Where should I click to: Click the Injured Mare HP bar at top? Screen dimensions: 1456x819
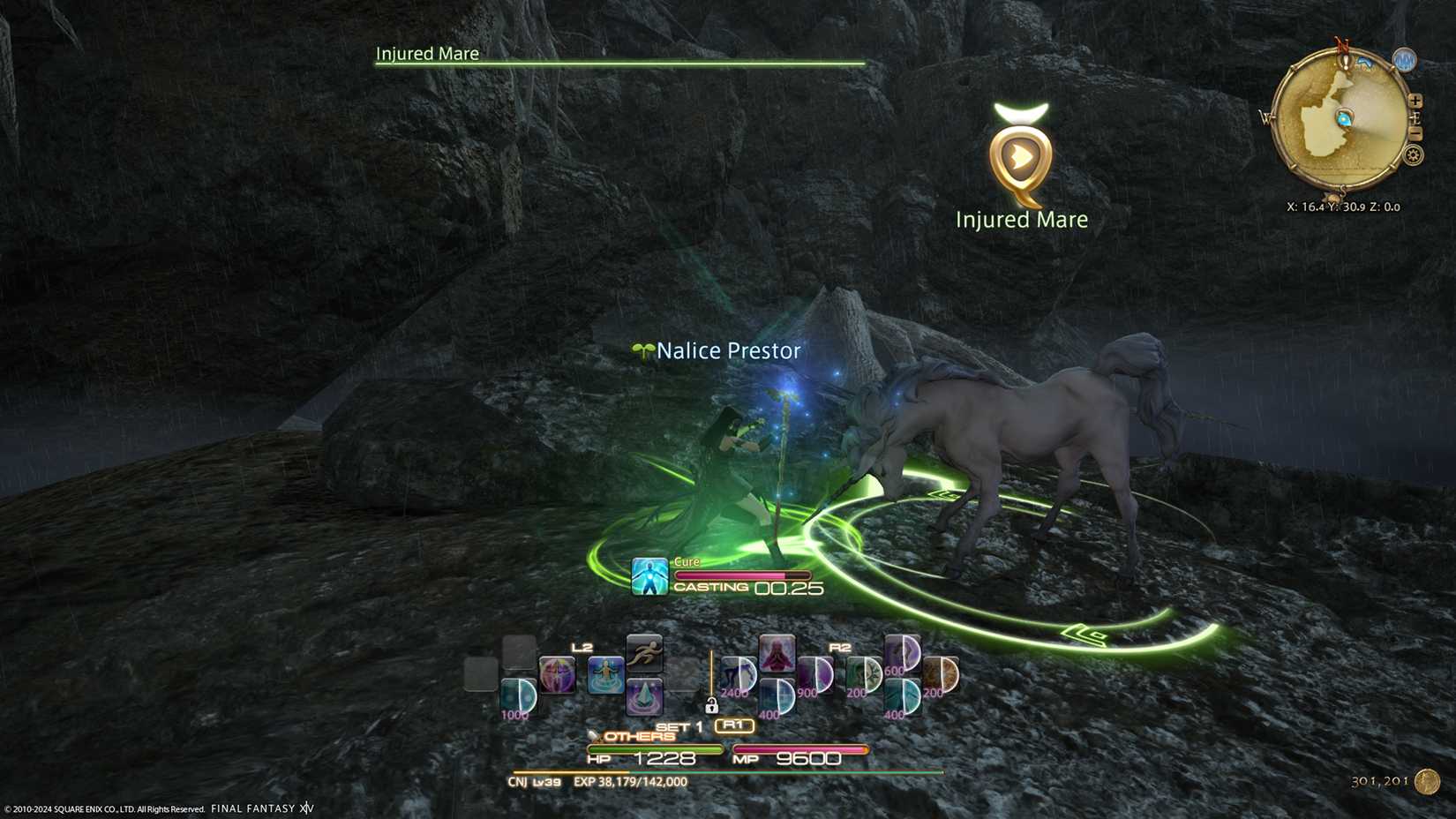tap(618, 63)
